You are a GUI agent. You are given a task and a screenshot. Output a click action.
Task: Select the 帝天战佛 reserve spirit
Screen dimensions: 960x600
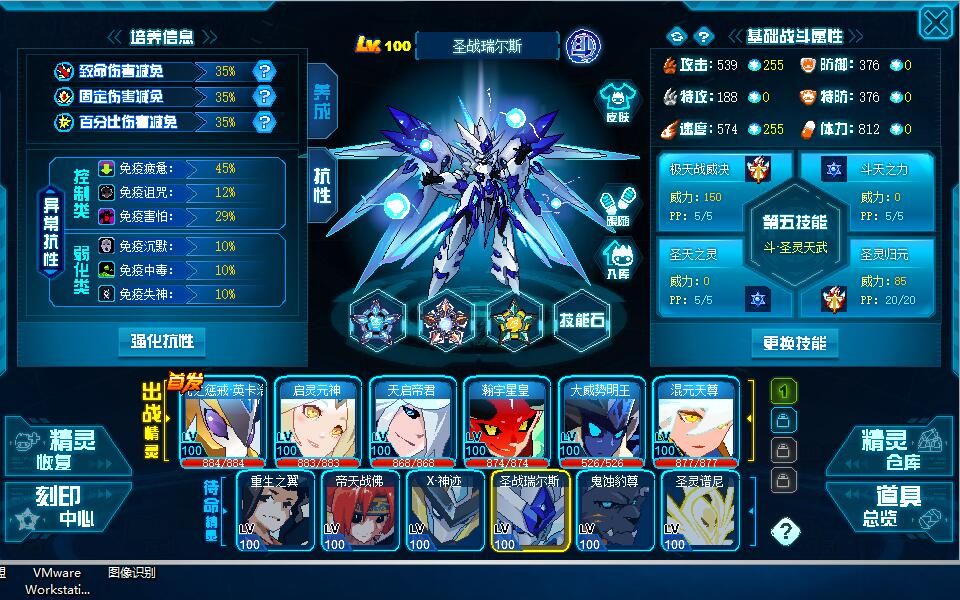360,512
